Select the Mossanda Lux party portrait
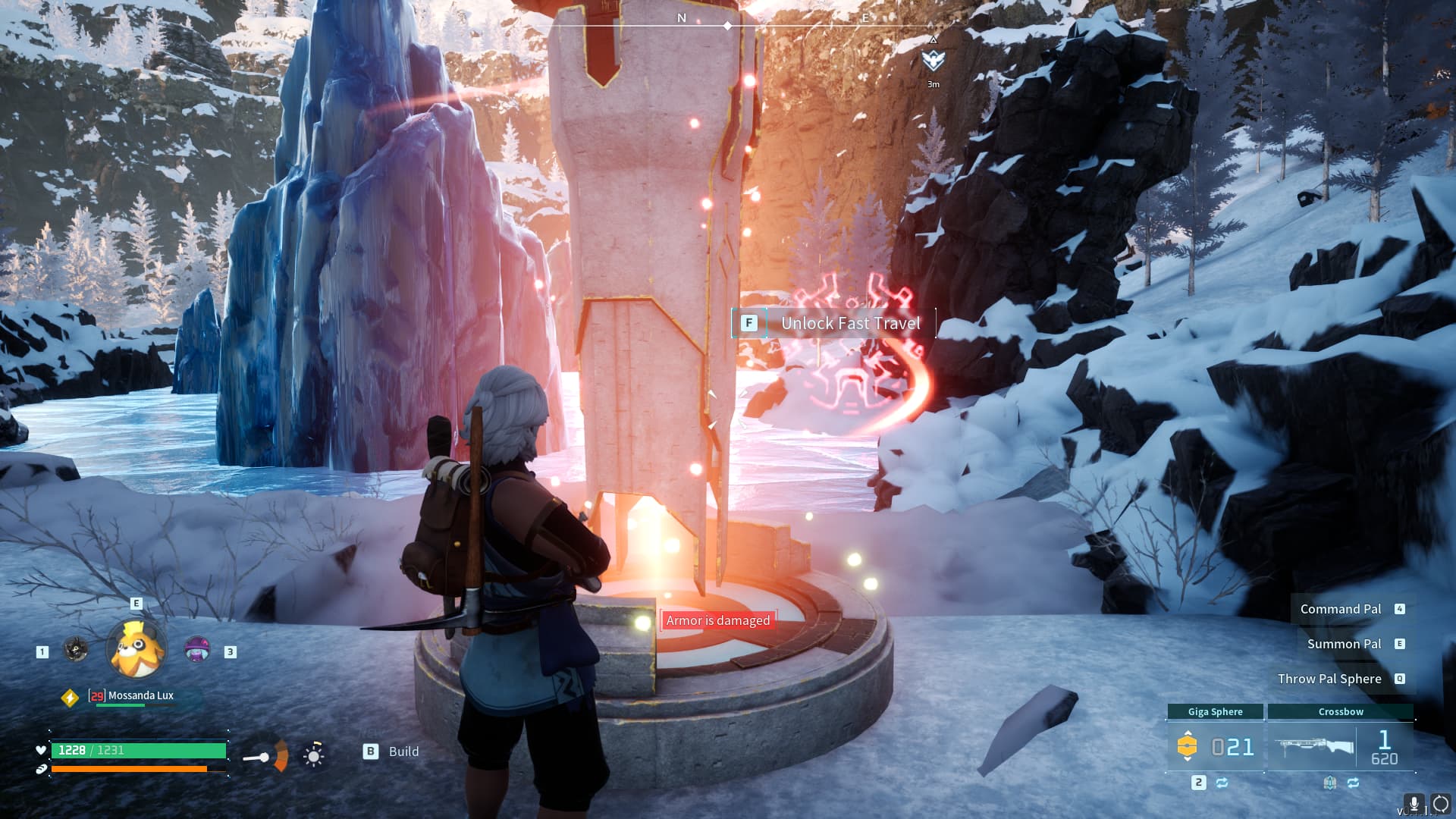 pyautogui.click(x=137, y=649)
